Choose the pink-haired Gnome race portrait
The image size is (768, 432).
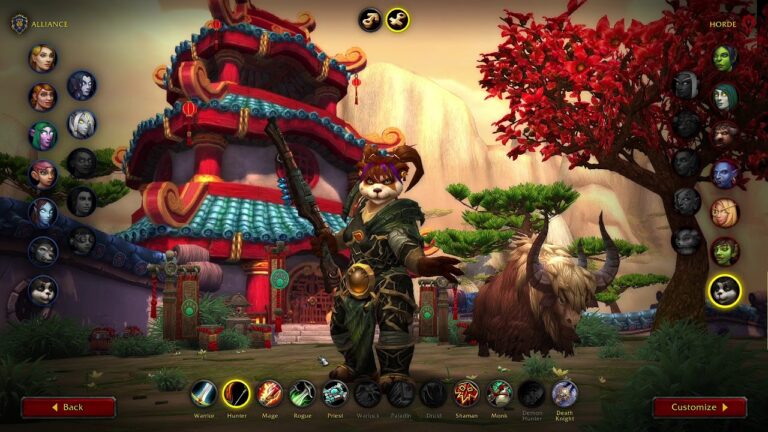pos(42,174)
